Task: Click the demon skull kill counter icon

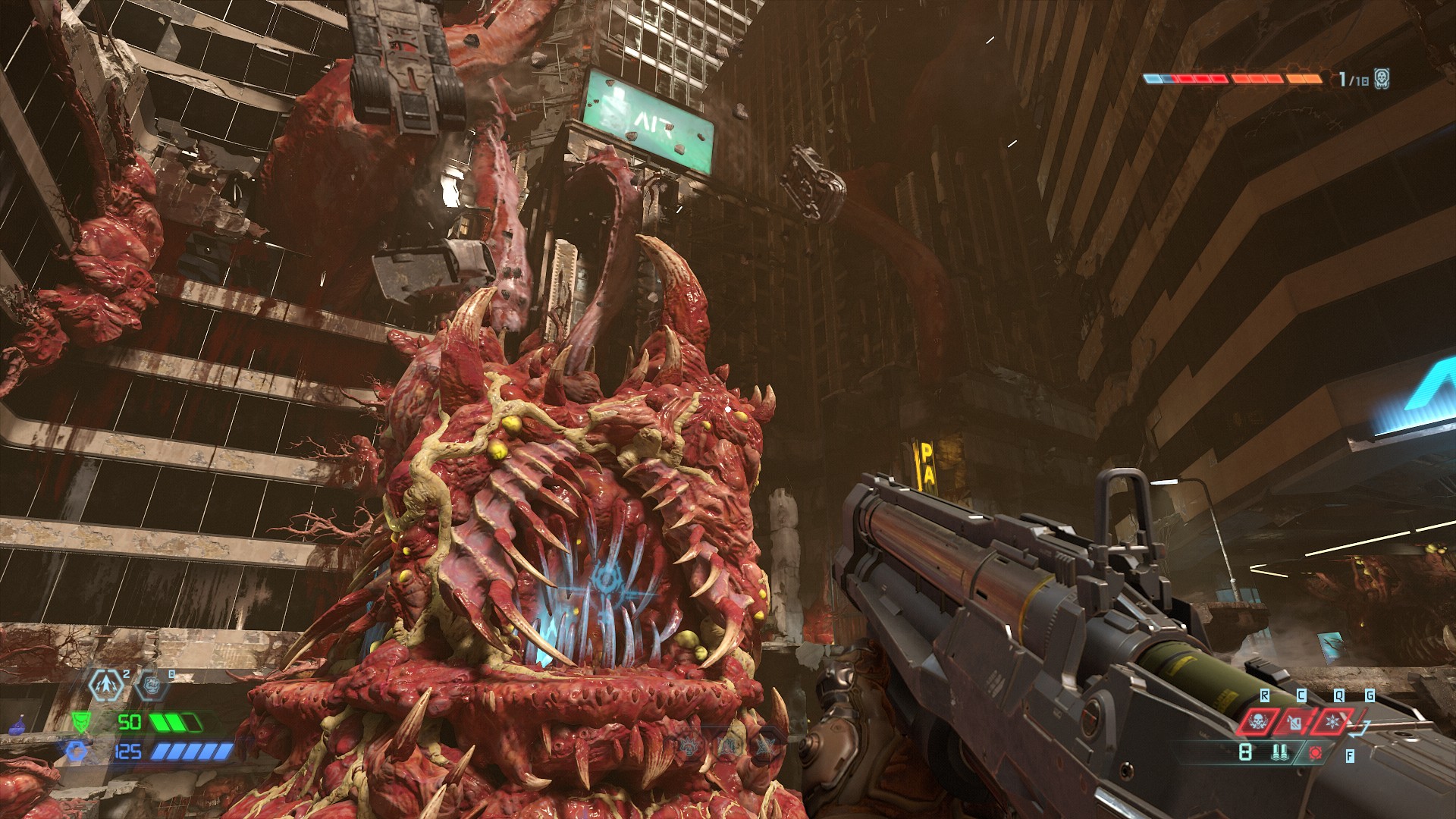Action: (x=1382, y=78)
